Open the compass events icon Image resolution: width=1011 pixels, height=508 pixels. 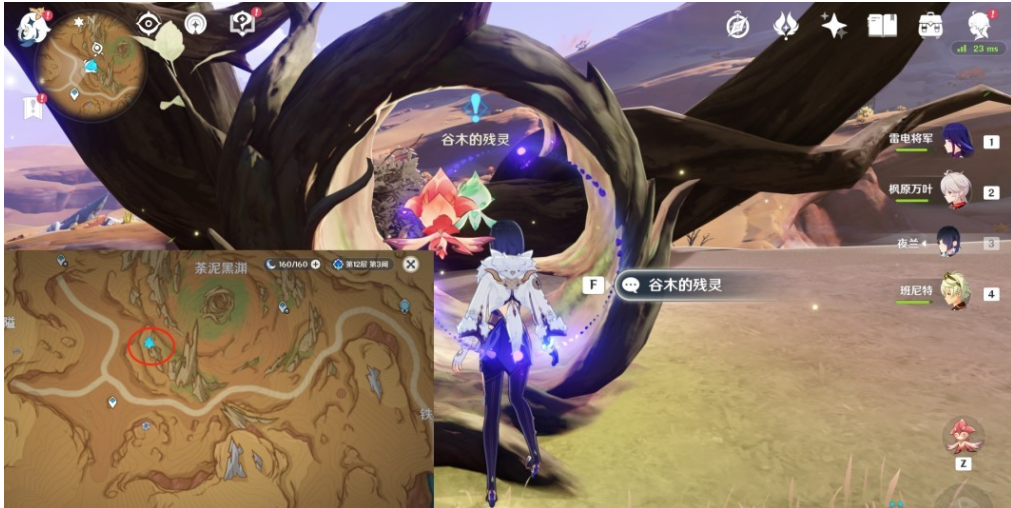(737, 27)
